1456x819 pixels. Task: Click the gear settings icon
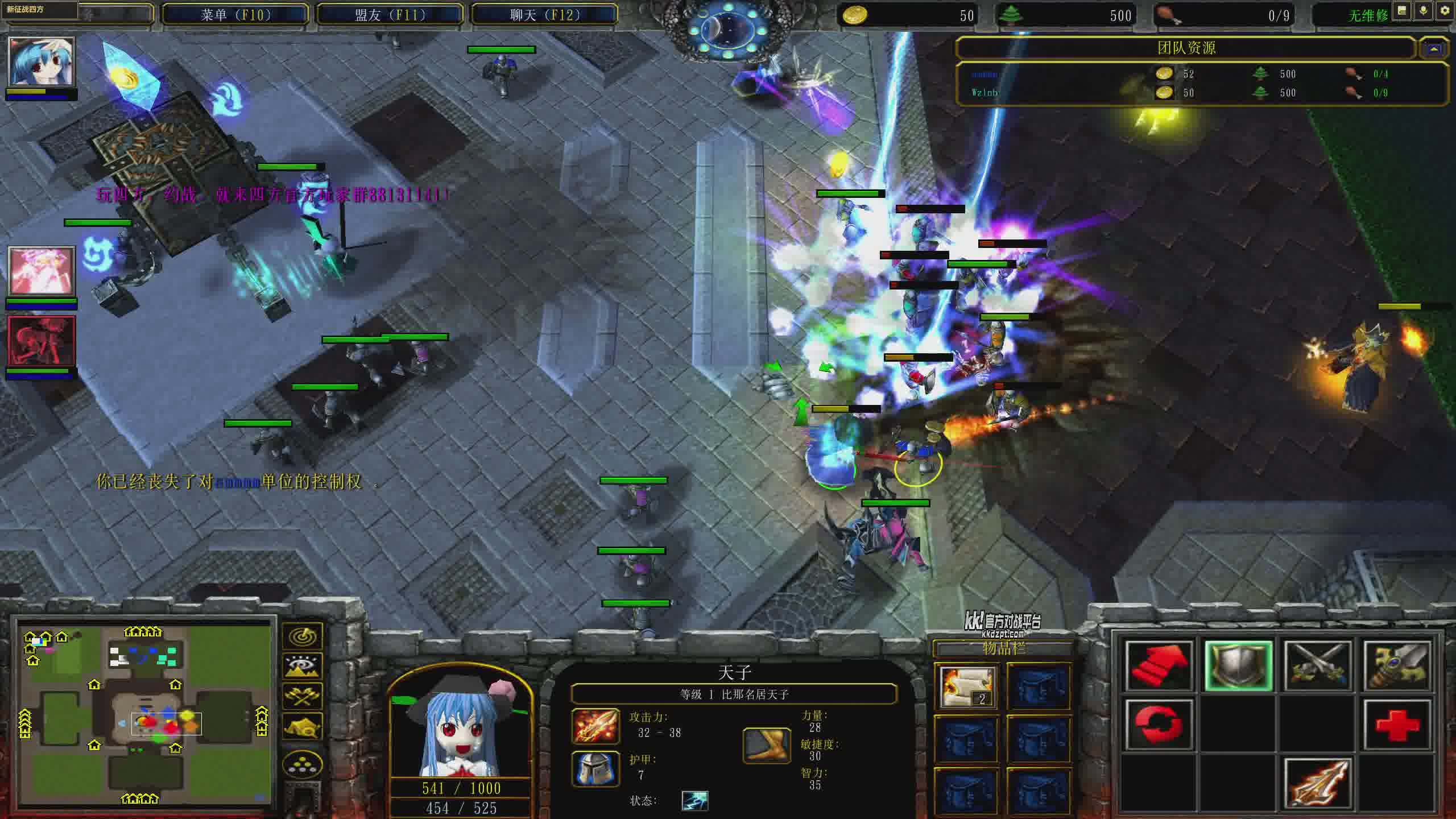(x=1445, y=11)
